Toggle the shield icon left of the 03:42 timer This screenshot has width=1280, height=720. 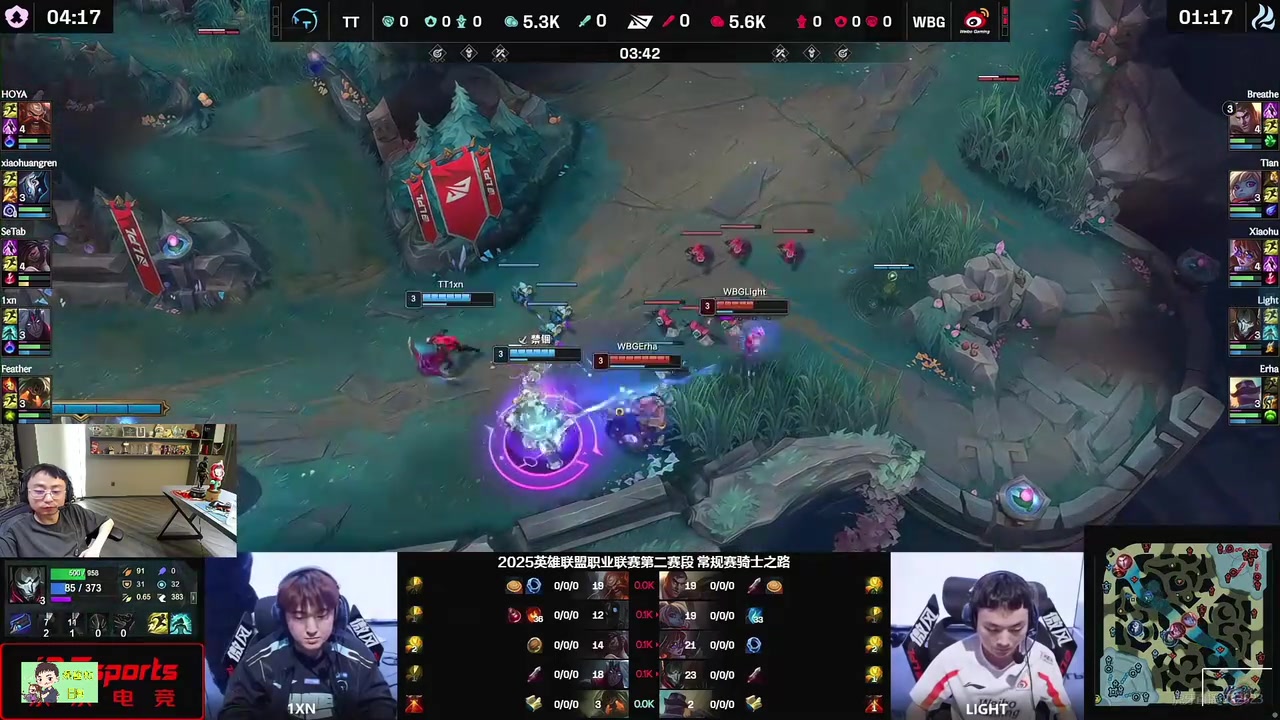(469, 53)
